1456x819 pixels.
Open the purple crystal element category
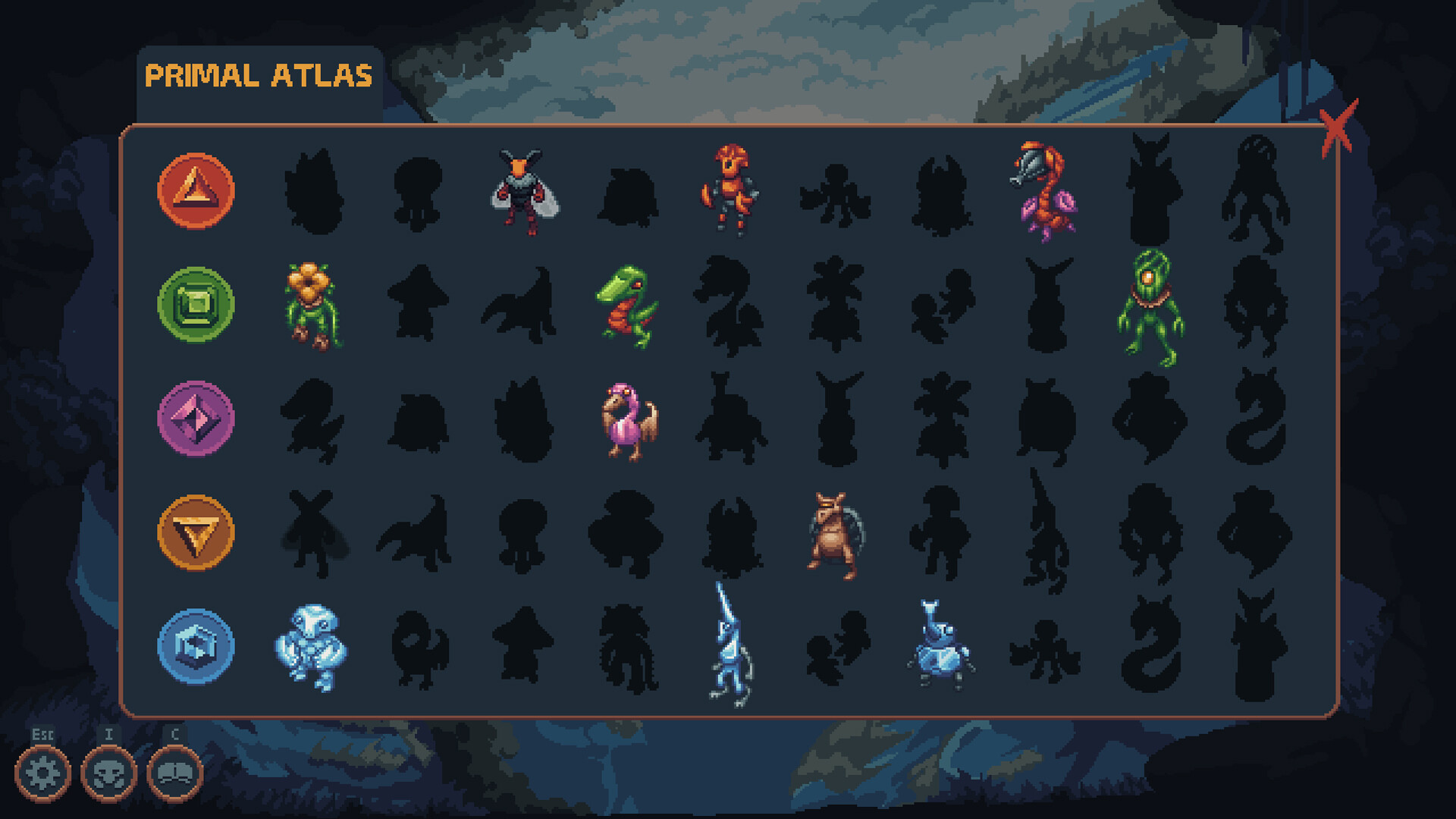point(196,417)
